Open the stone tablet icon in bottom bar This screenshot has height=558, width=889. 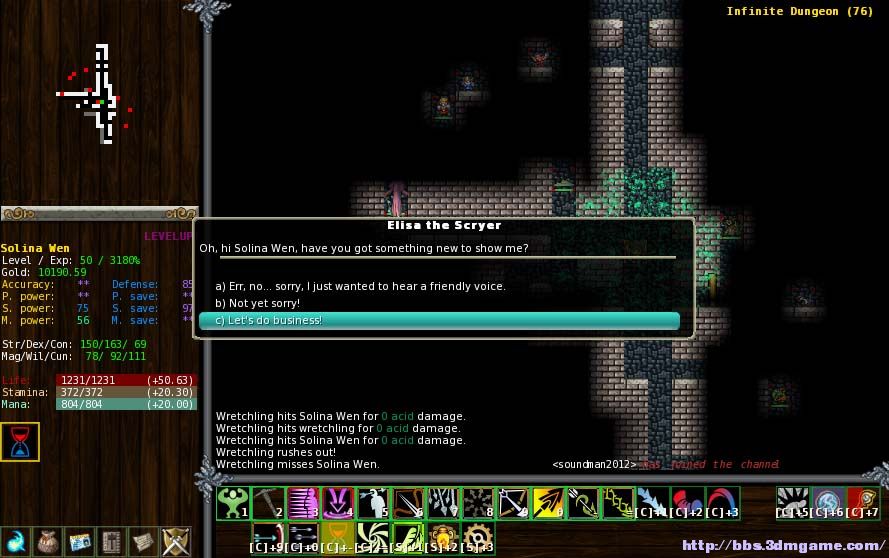(112, 541)
